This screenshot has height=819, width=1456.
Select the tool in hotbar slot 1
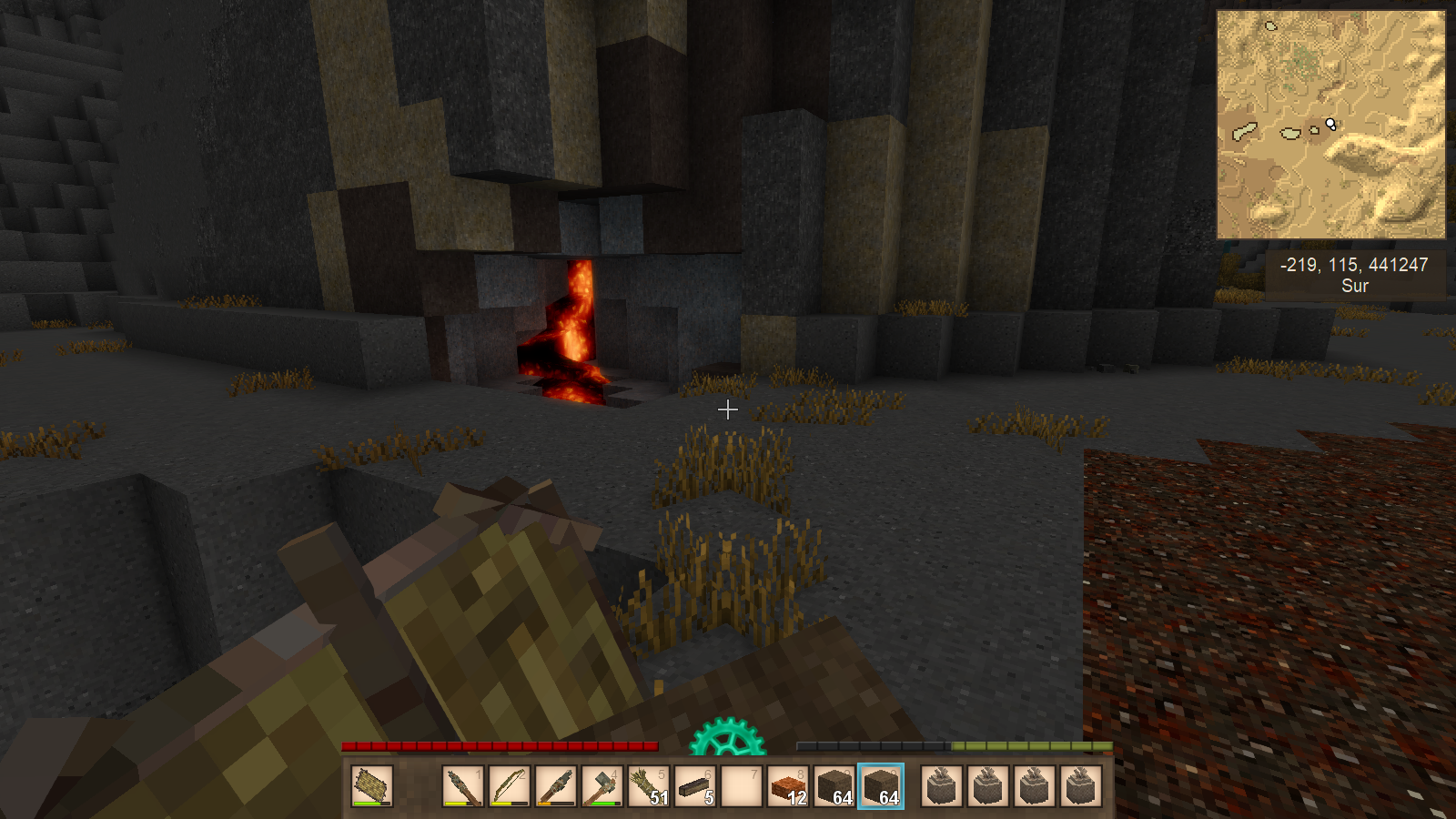[463, 785]
